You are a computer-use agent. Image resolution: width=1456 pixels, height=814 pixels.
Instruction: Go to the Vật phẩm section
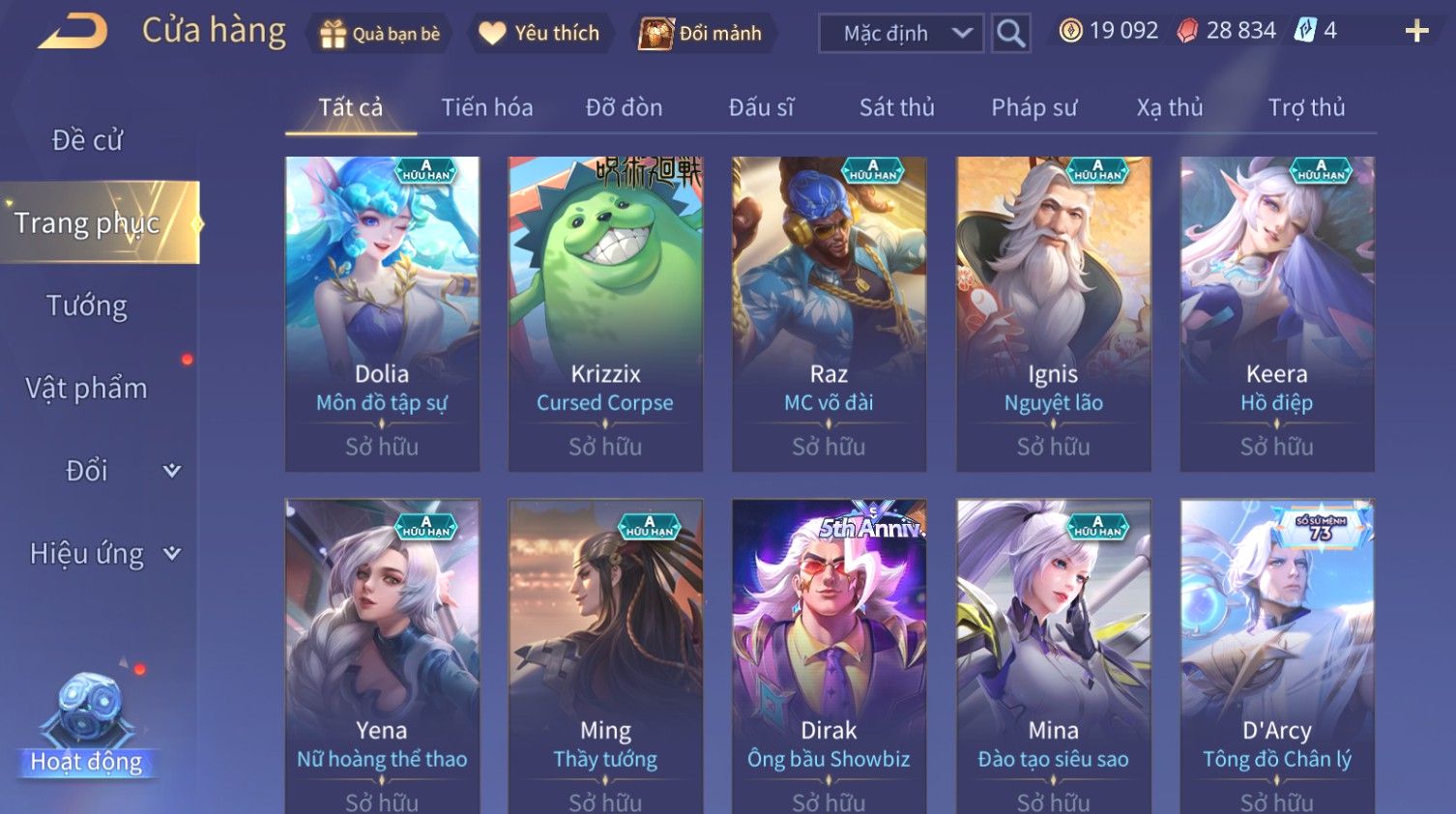(87, 389)
